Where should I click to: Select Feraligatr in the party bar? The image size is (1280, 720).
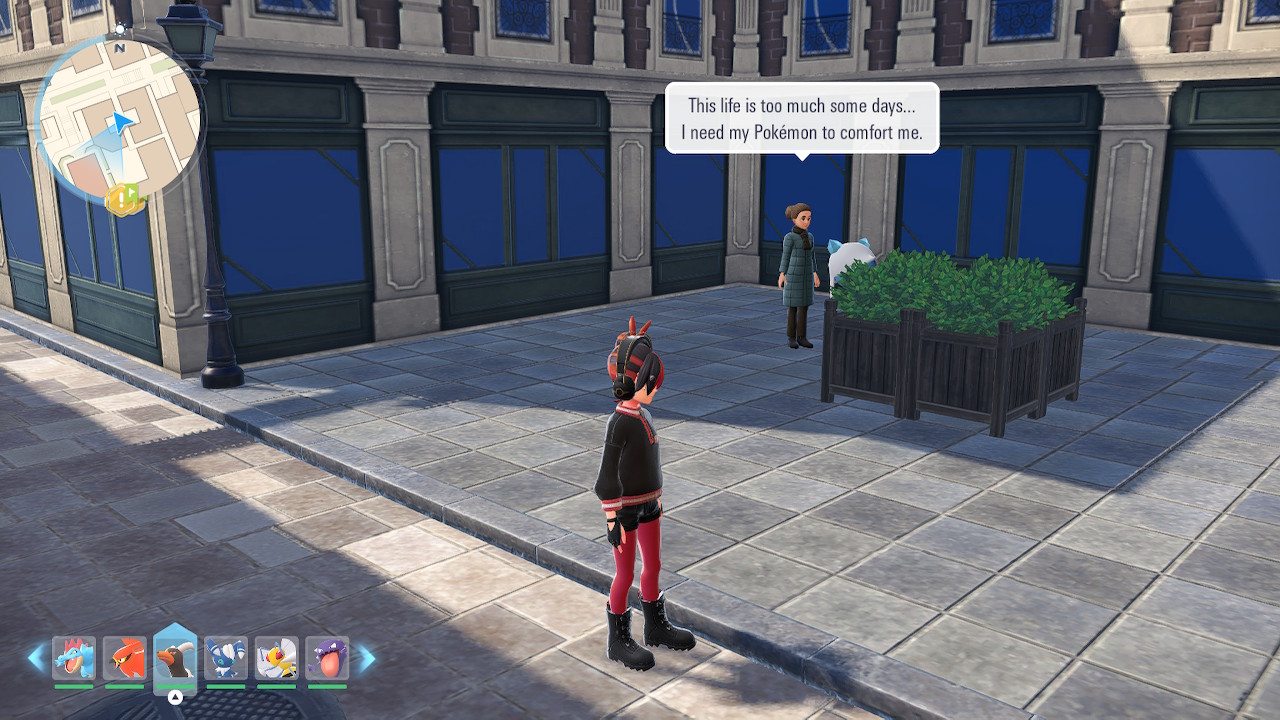click(x=74, y=658)
